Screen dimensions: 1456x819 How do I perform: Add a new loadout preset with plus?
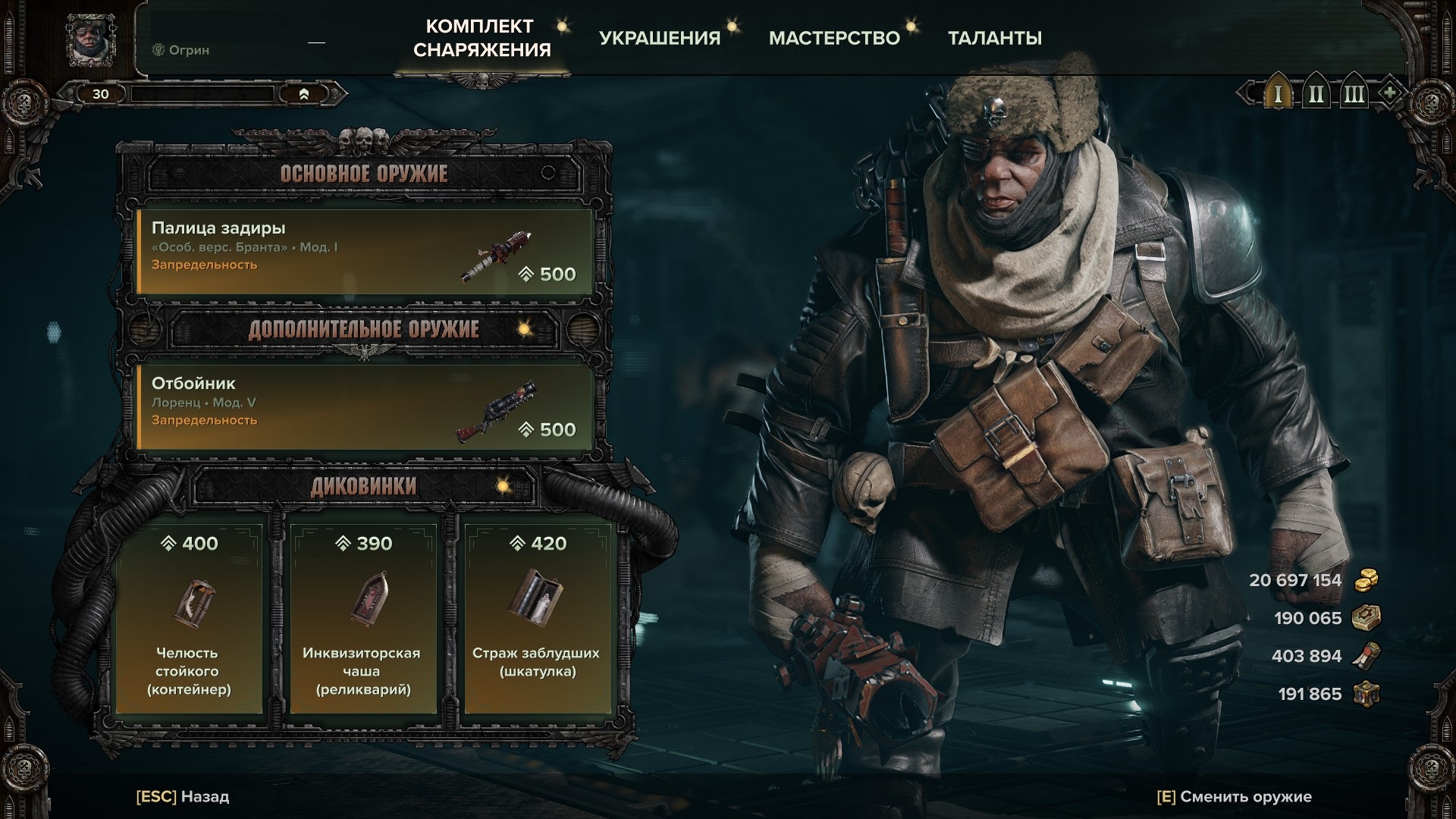tap(1389, 93)
